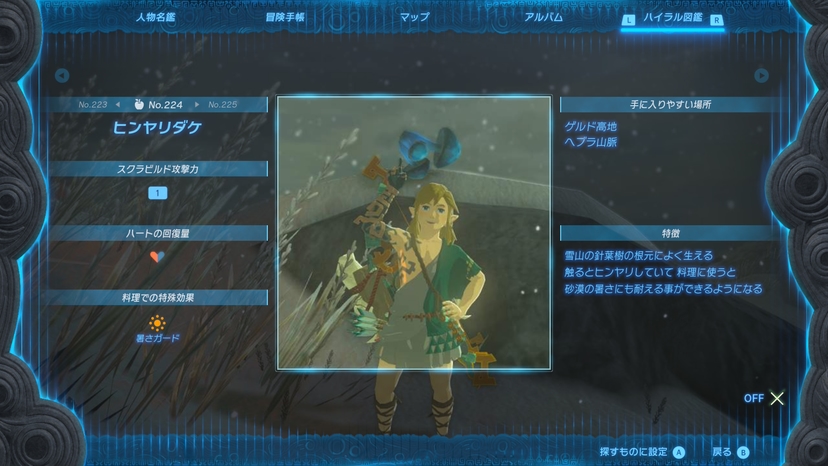The width and height of the screenshot is (828, 466).
Task: Click the left page arrow above the entry
Action: point(62,75)
